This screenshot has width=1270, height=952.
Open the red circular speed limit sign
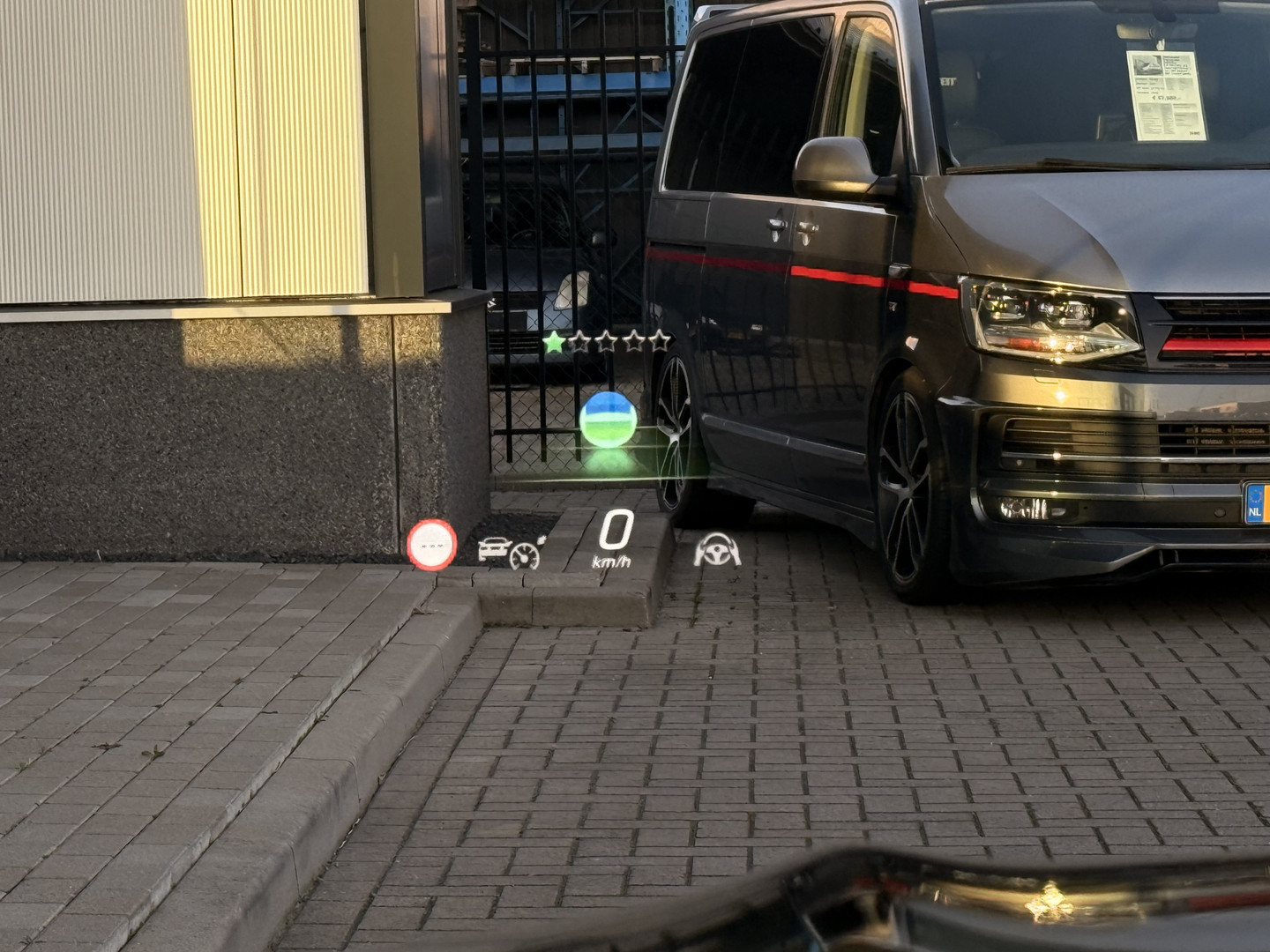tap(430, 545)
